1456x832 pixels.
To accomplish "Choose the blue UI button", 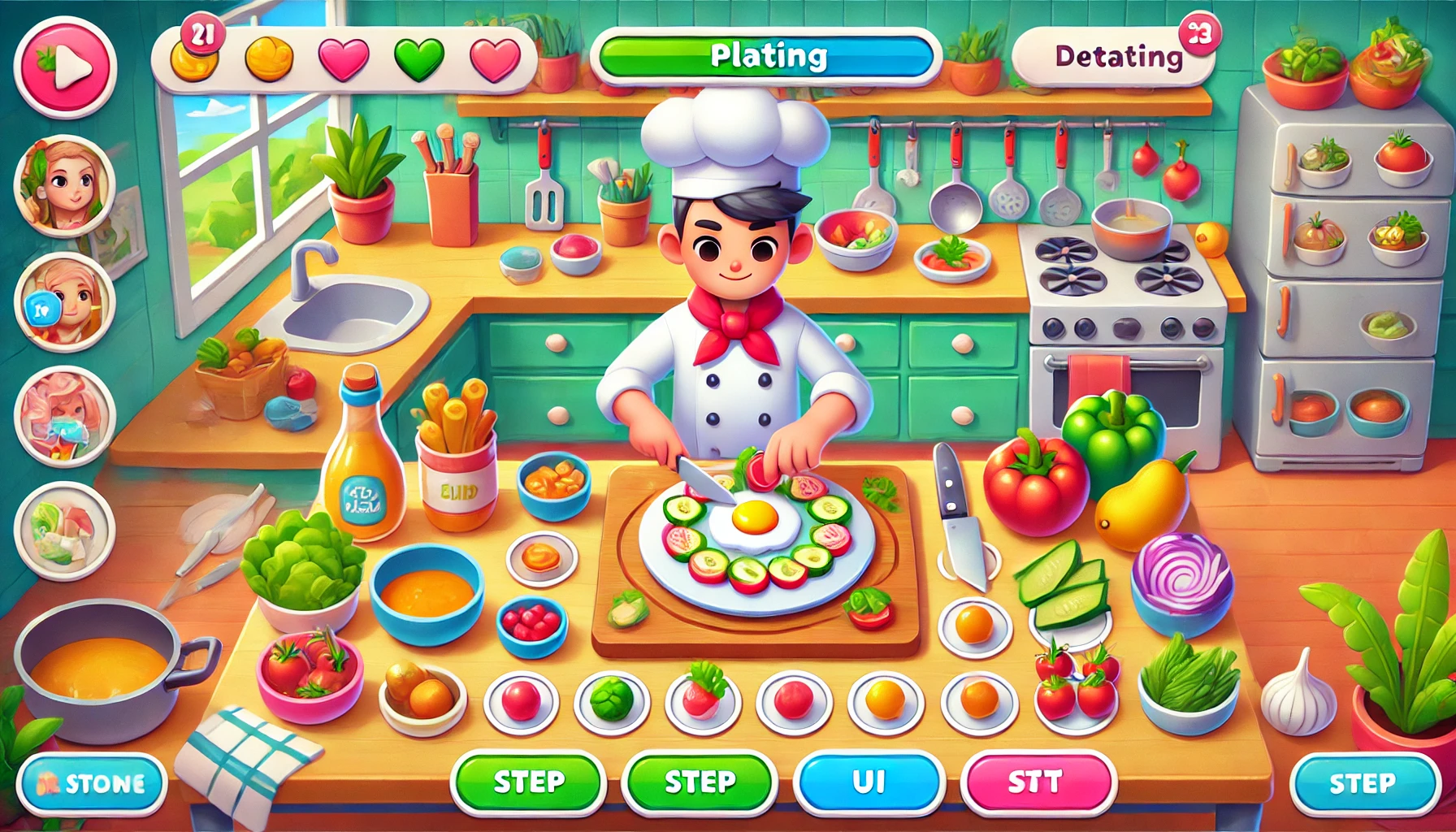I will pos(869,782).
